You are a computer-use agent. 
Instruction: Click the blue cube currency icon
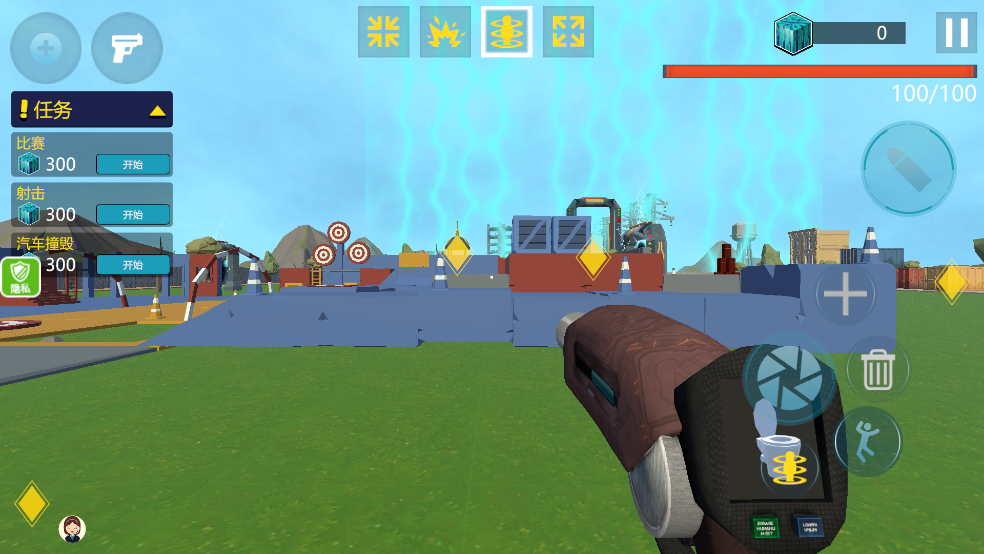point(793,33)
